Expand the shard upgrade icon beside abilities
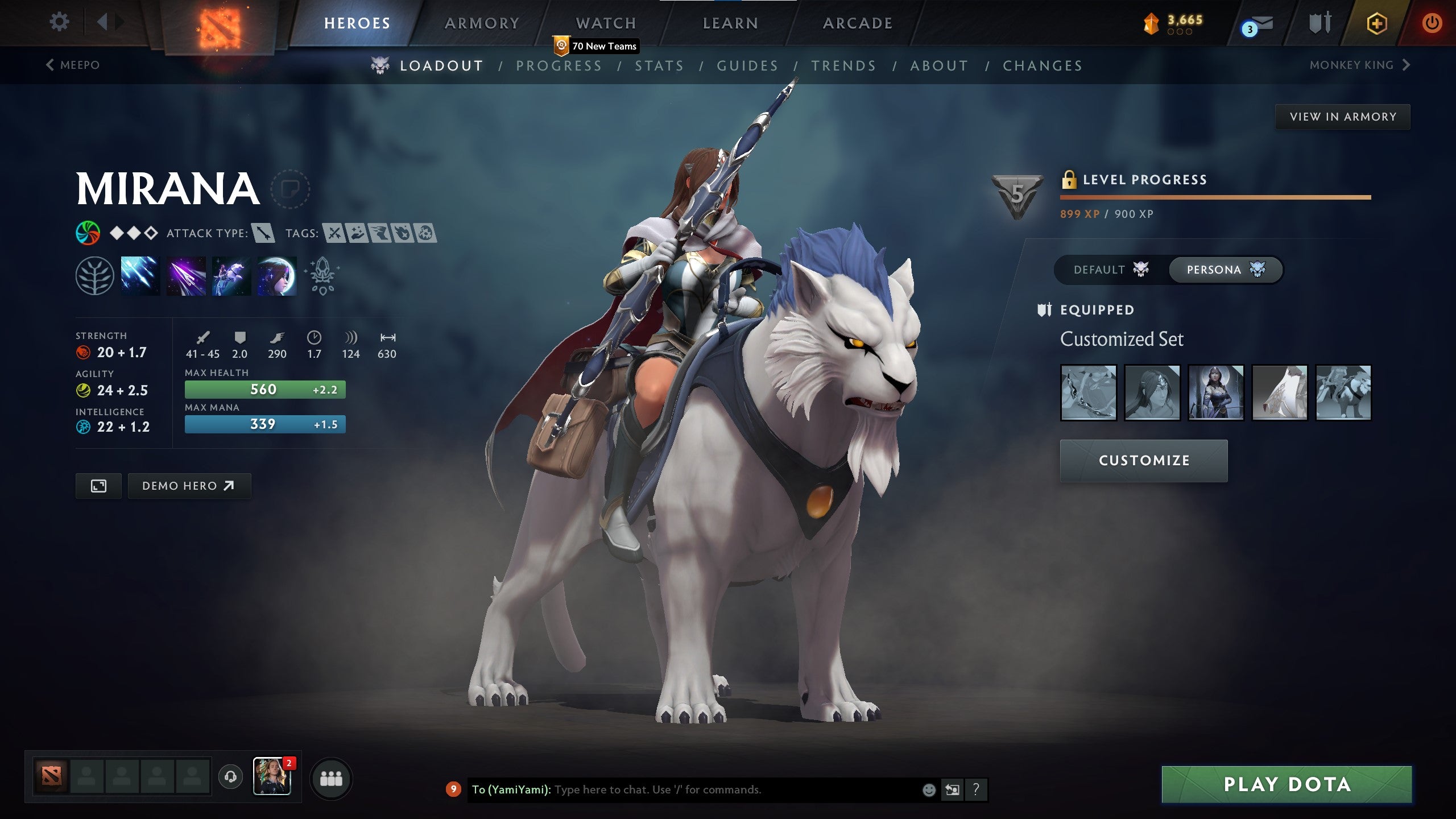 pos(321,276)
